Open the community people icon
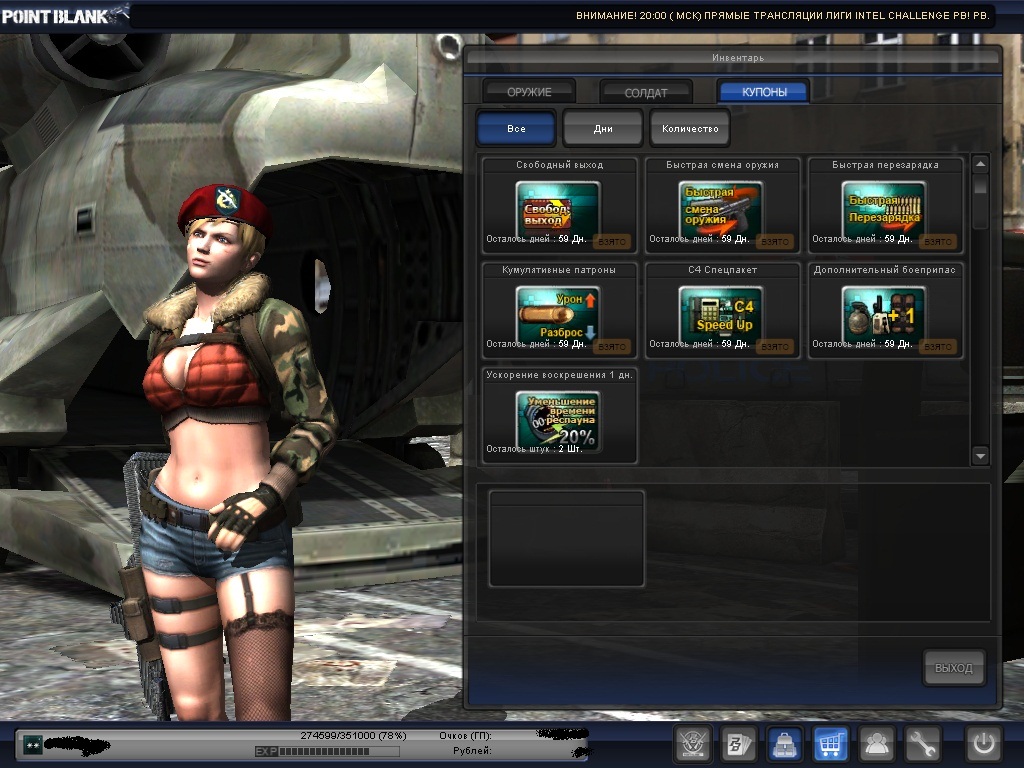This screenshot has width=1024, height=768. [x=877, y=745]
